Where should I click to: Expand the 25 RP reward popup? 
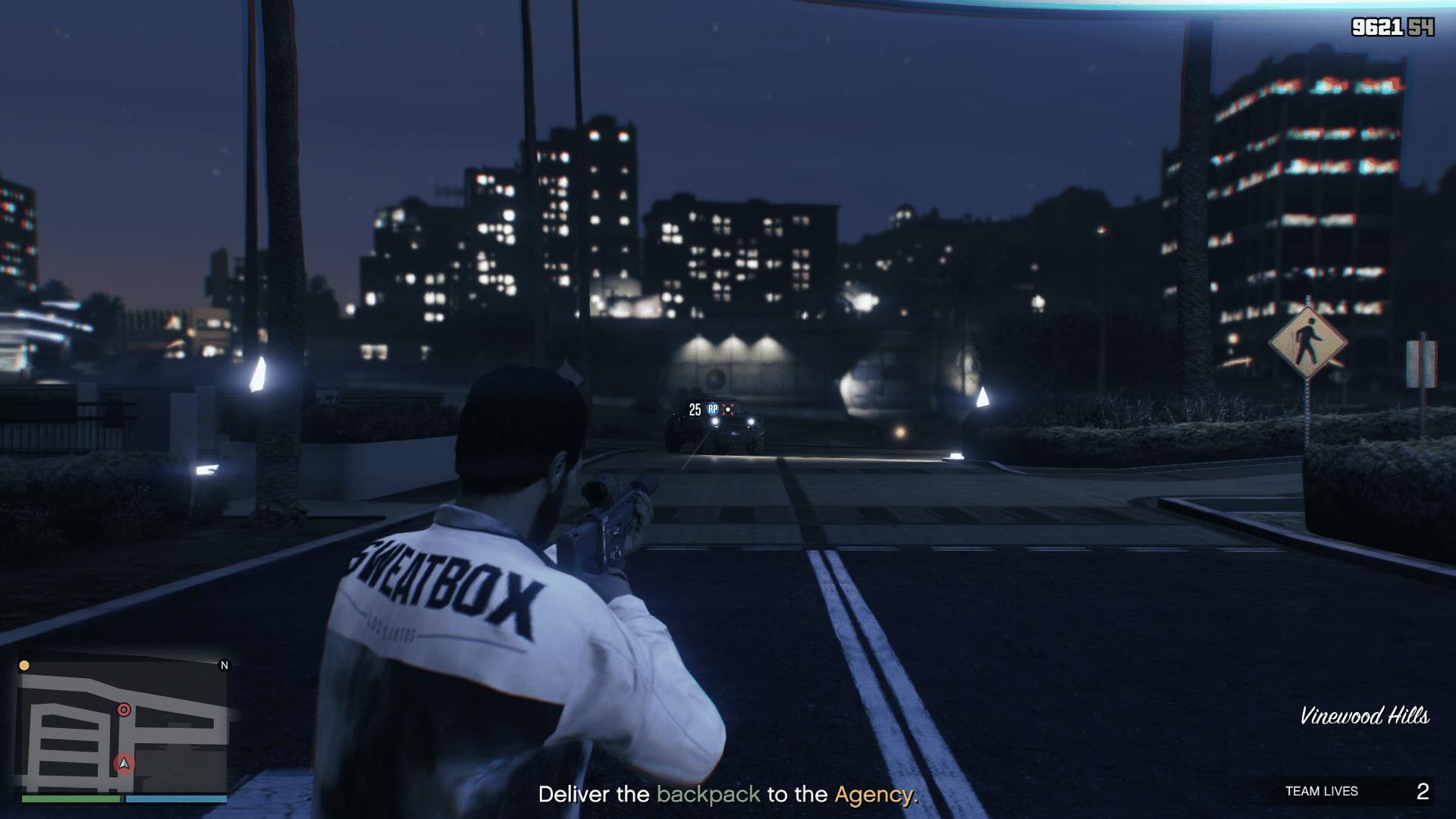click(703, 409)
